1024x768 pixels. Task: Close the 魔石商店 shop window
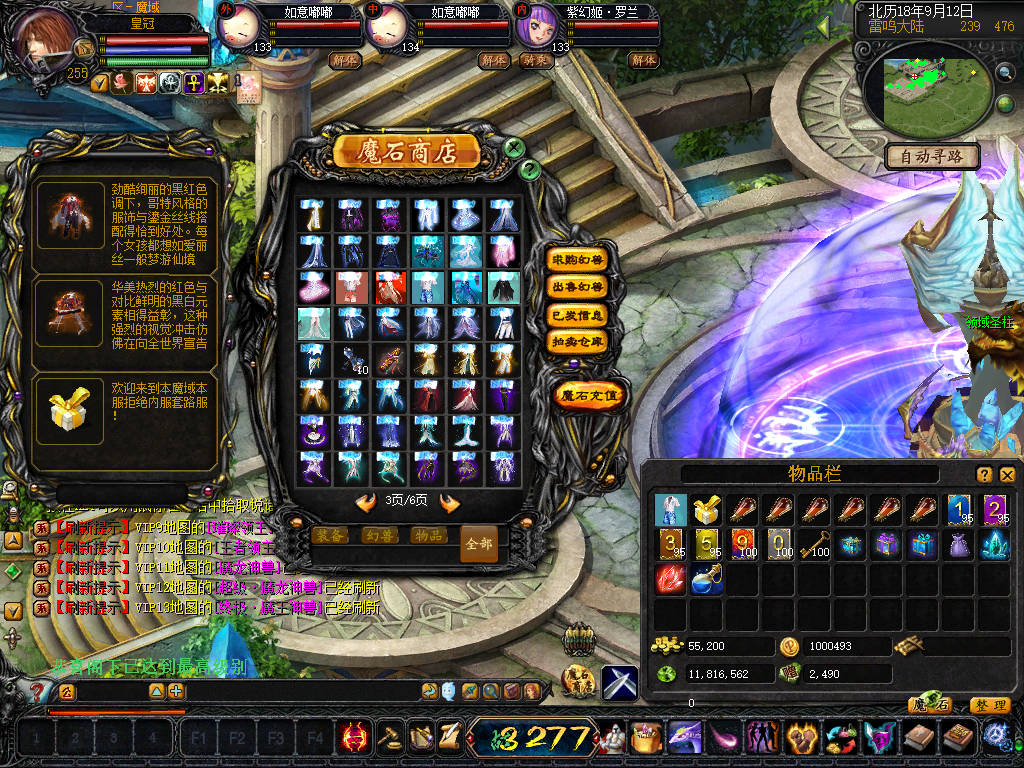click(x=514, y=149)
